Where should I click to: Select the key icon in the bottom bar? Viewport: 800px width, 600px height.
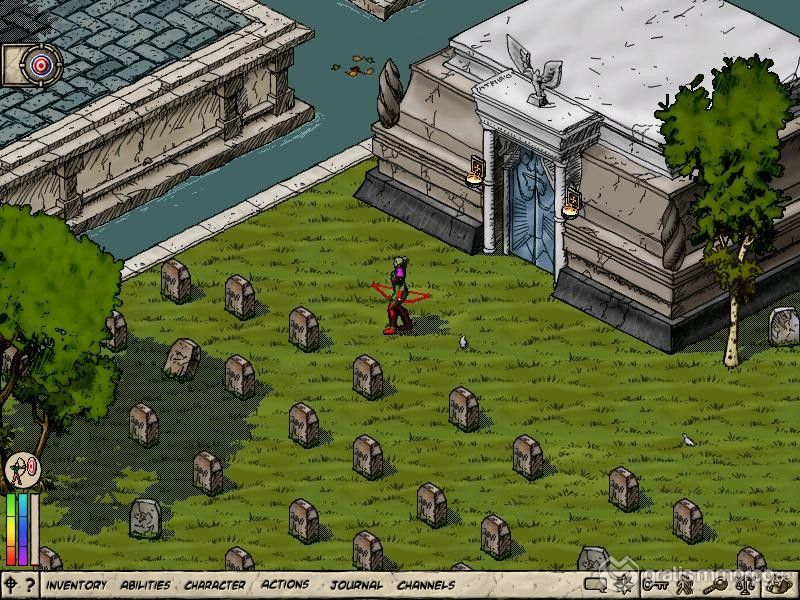pos(656,585)
